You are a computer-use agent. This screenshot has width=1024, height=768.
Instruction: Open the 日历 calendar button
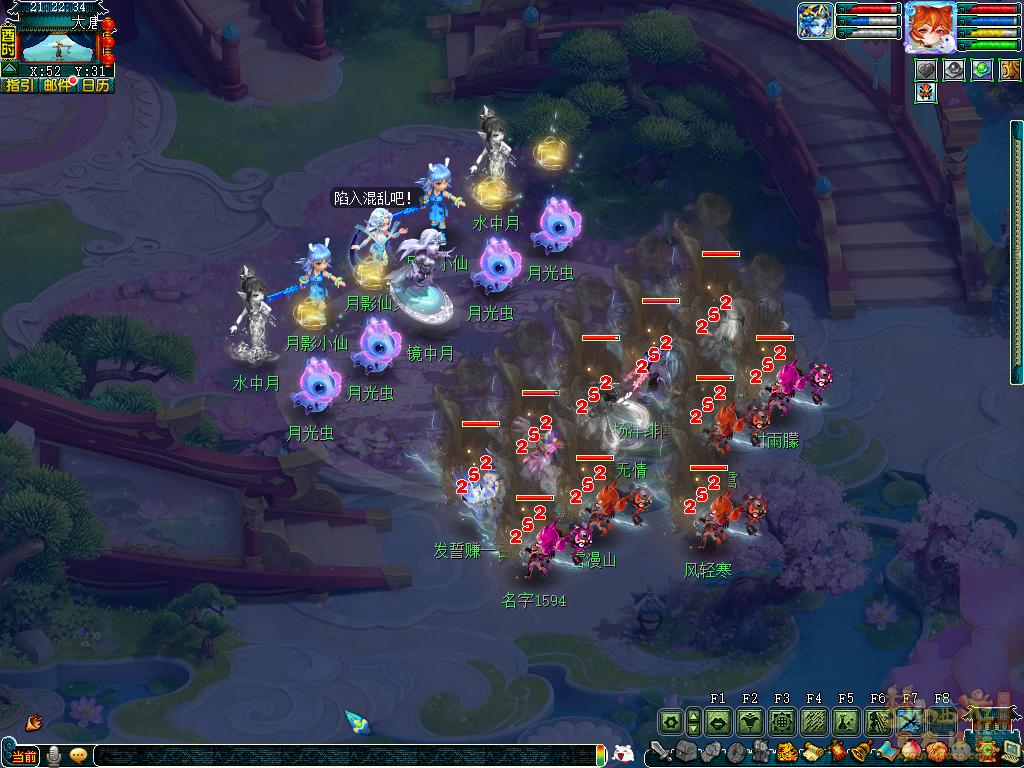coord(96,86)
